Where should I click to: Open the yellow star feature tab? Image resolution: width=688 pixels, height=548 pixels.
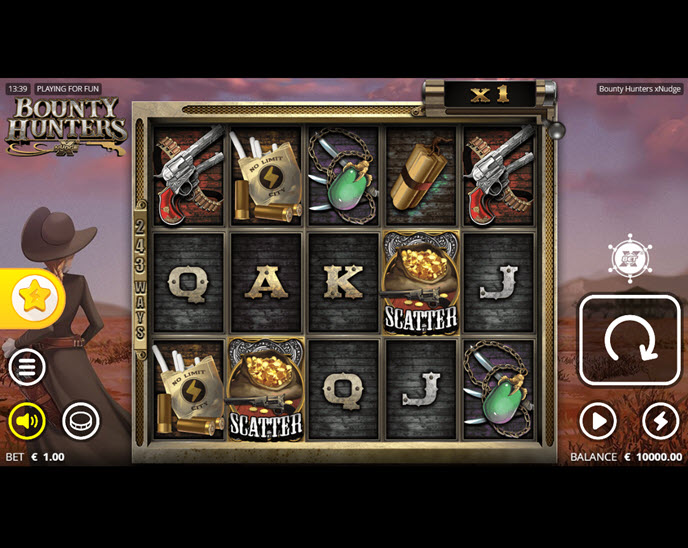(34, 297)
